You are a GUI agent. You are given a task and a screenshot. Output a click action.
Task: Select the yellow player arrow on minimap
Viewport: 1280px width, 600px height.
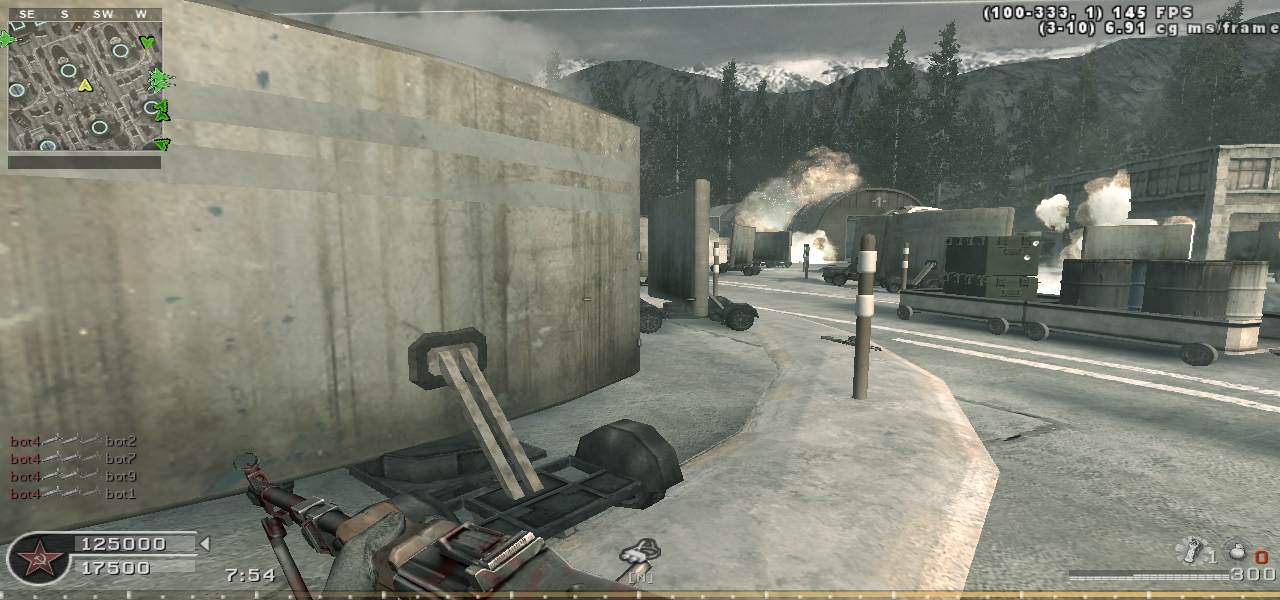pos(86,85)
